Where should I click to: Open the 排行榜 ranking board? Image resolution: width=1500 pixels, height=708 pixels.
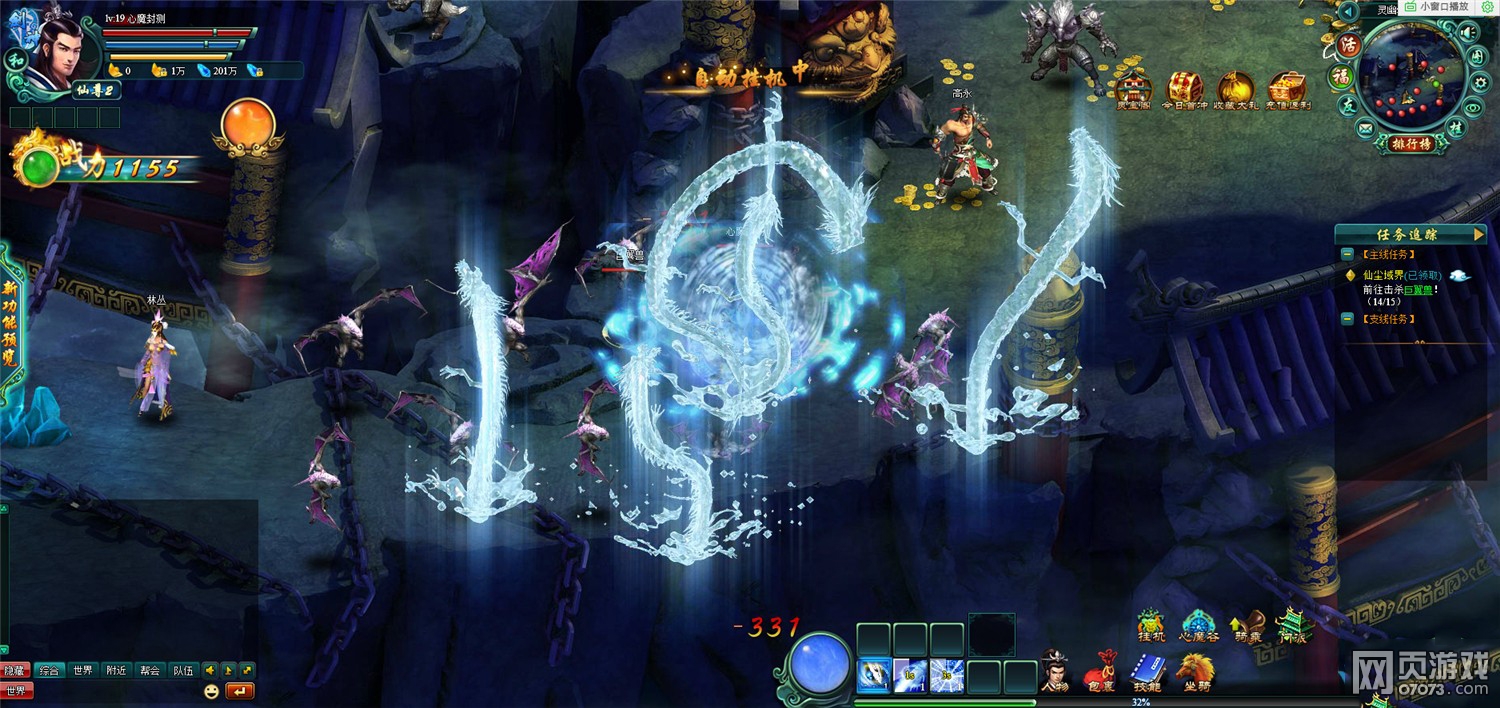coord(1411,143)
